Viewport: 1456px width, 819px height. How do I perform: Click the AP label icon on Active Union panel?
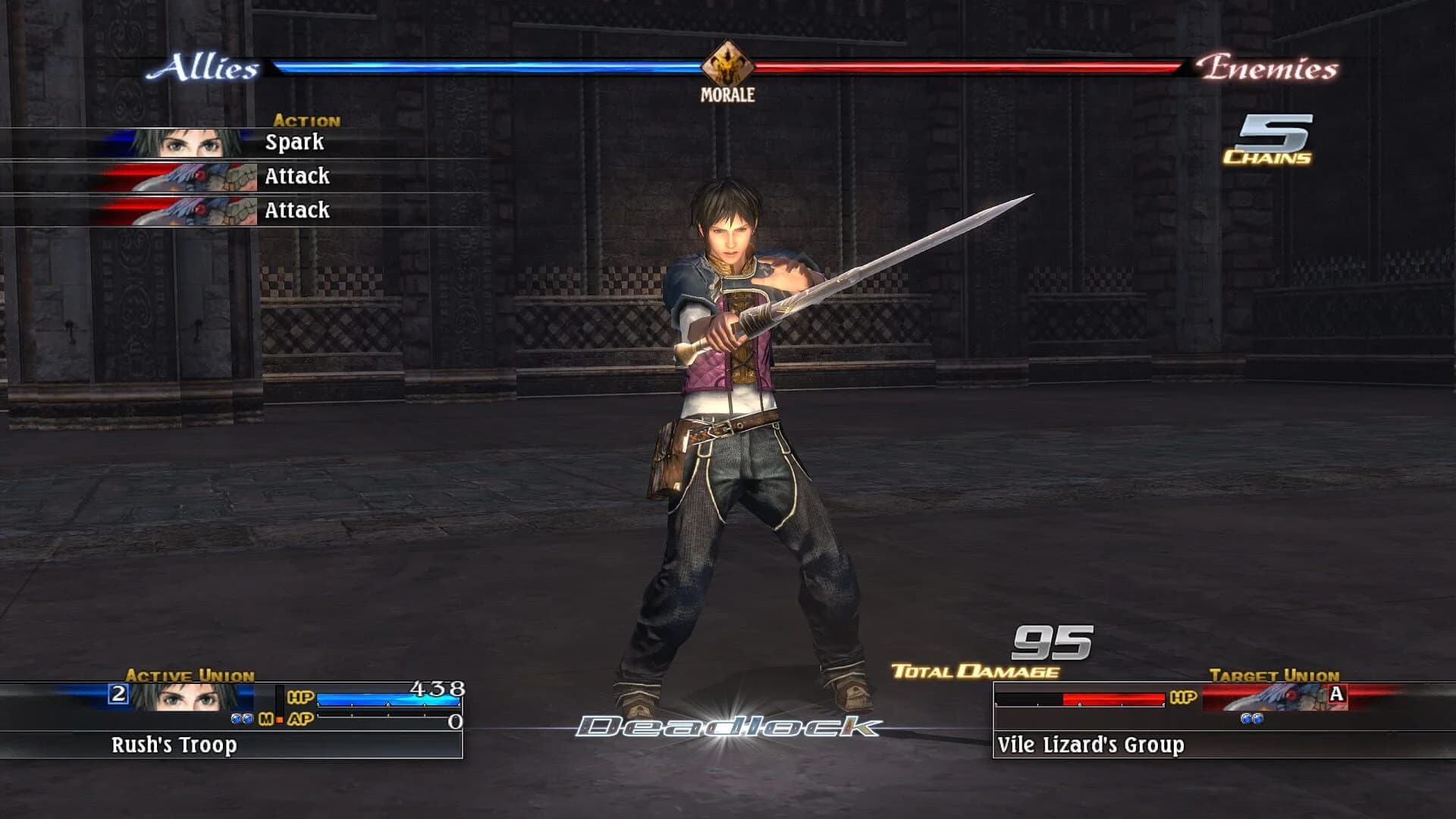(x=300, y=718)
